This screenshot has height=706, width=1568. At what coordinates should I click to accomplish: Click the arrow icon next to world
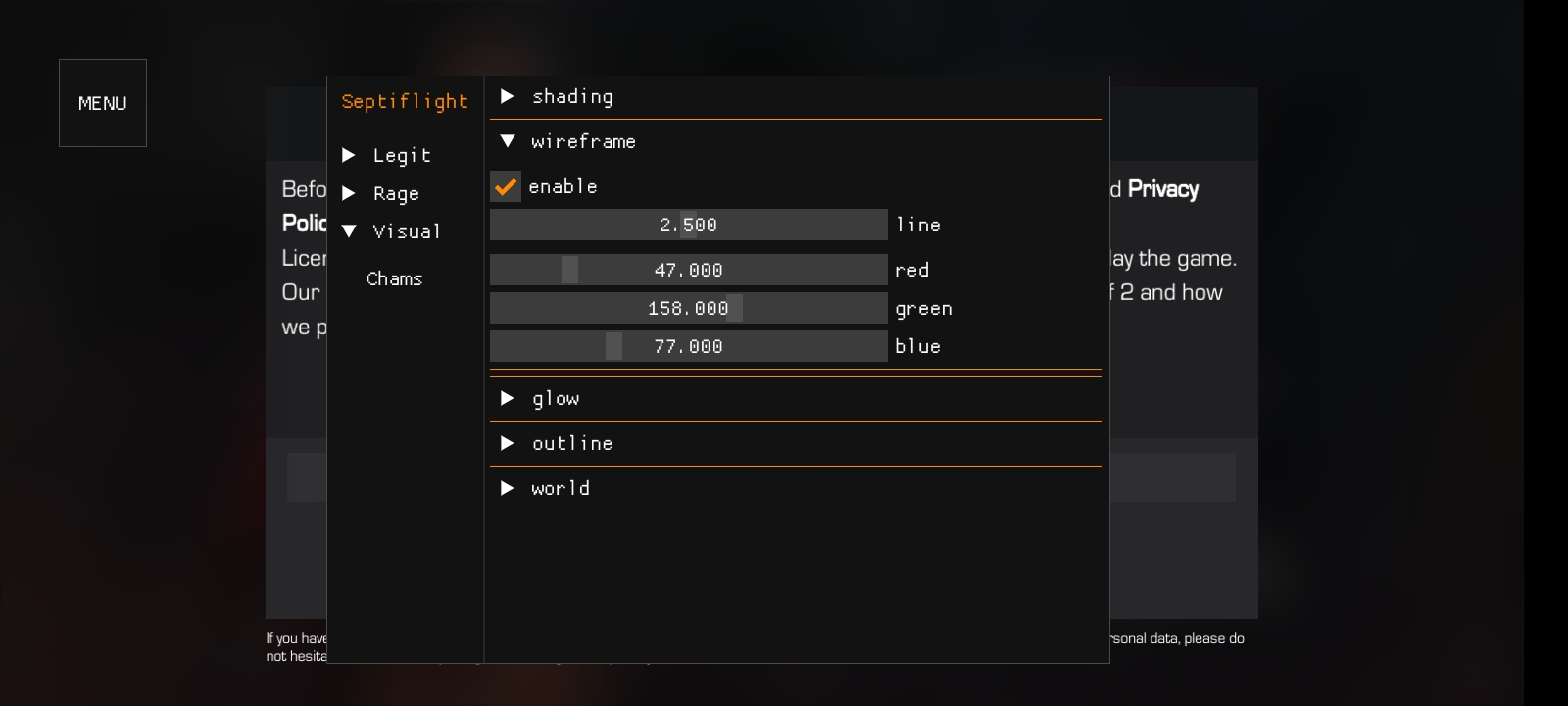pos(509,487)
